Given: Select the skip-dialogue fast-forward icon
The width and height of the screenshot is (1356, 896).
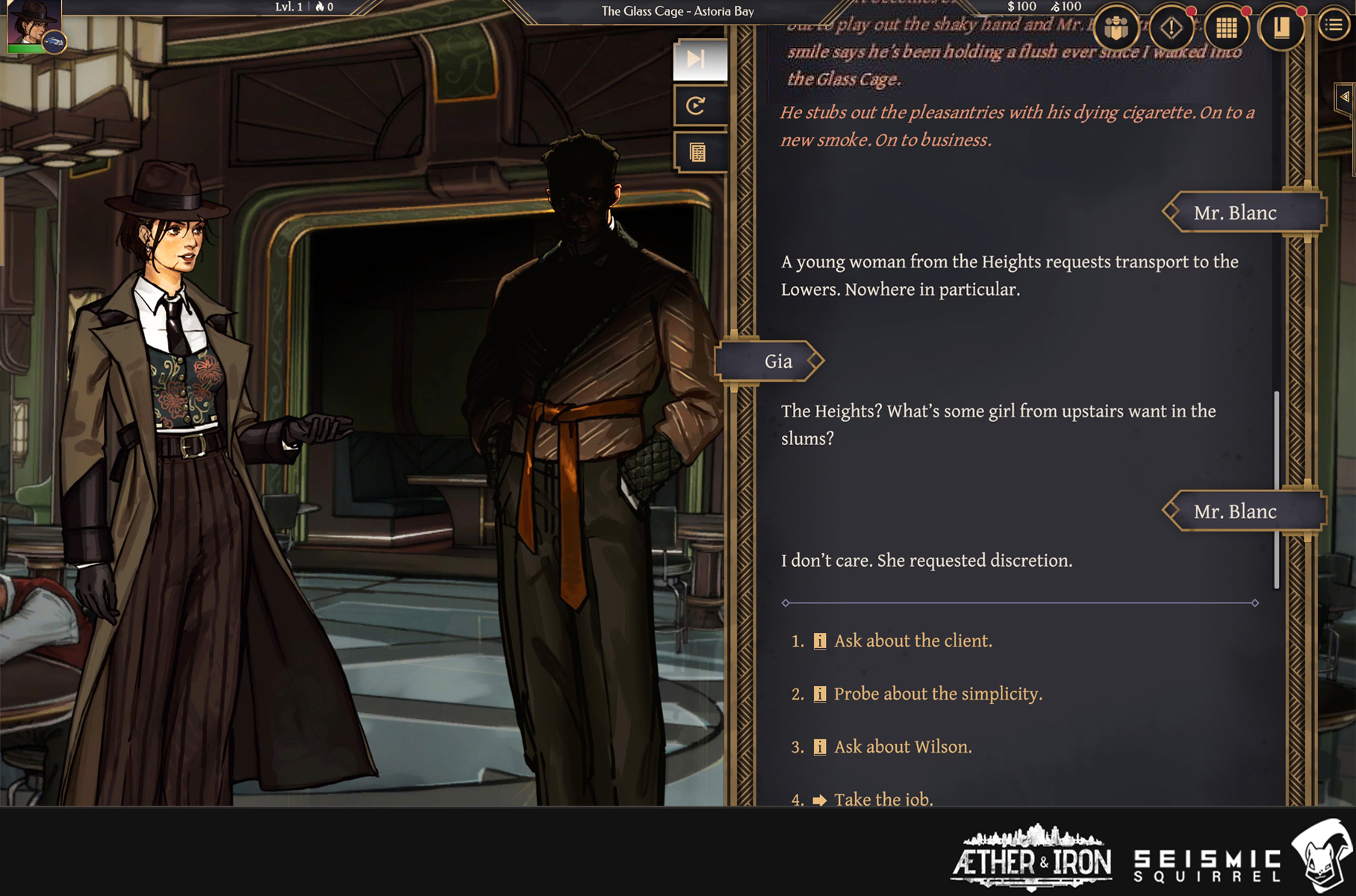Looking at the screenshot, I should pyautogui.click(x=700, y=60).
